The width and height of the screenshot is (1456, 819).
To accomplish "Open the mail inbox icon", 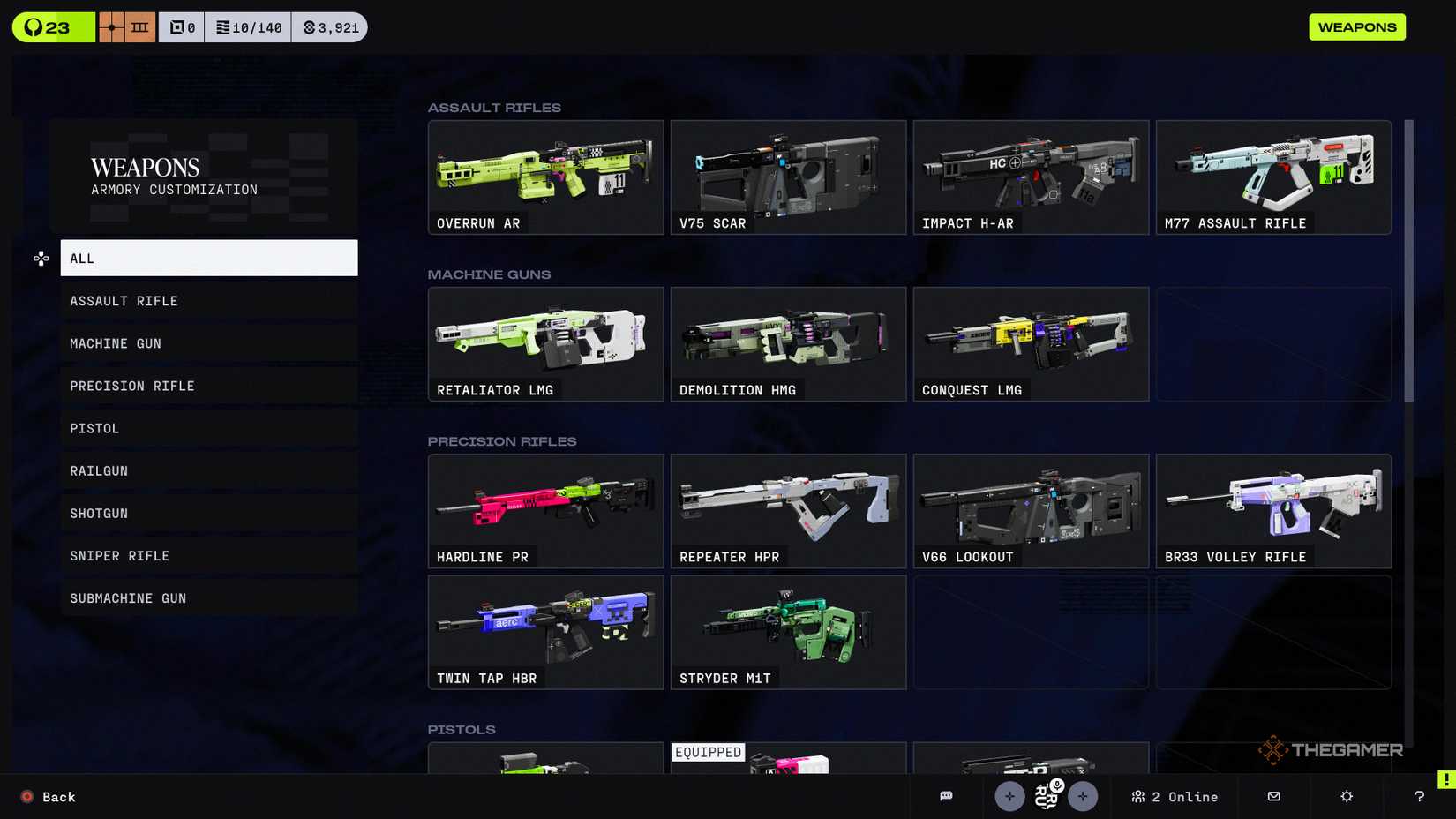I will tap(1273, 796).
